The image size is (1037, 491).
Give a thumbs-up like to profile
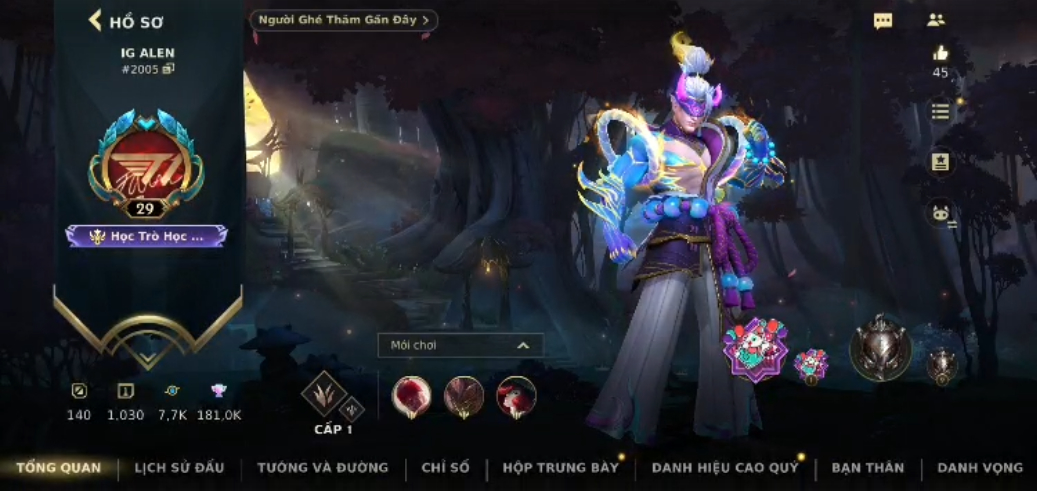point(940,54)
